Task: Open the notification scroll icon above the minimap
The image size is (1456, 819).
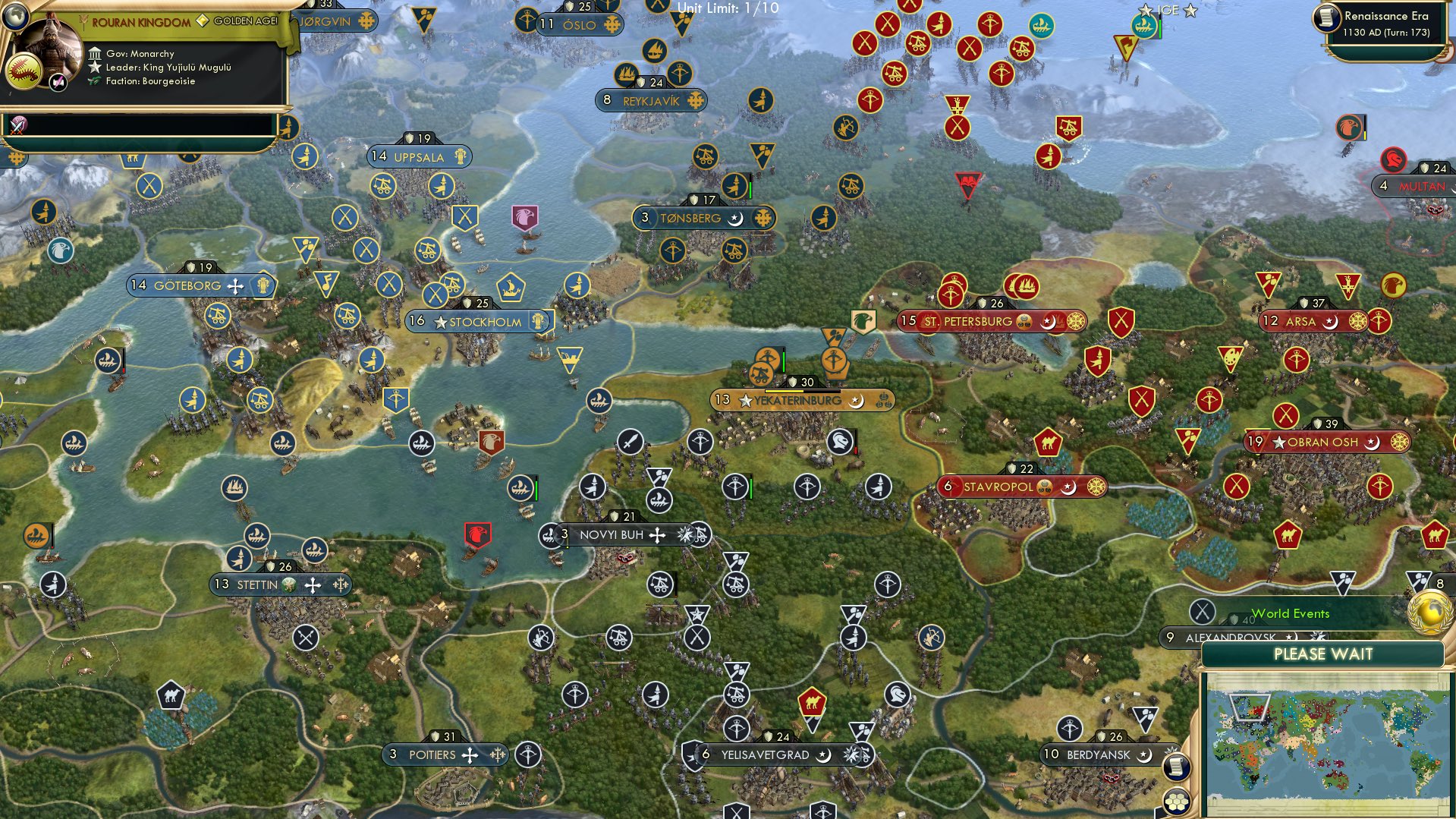Action: pos(1177,765)
